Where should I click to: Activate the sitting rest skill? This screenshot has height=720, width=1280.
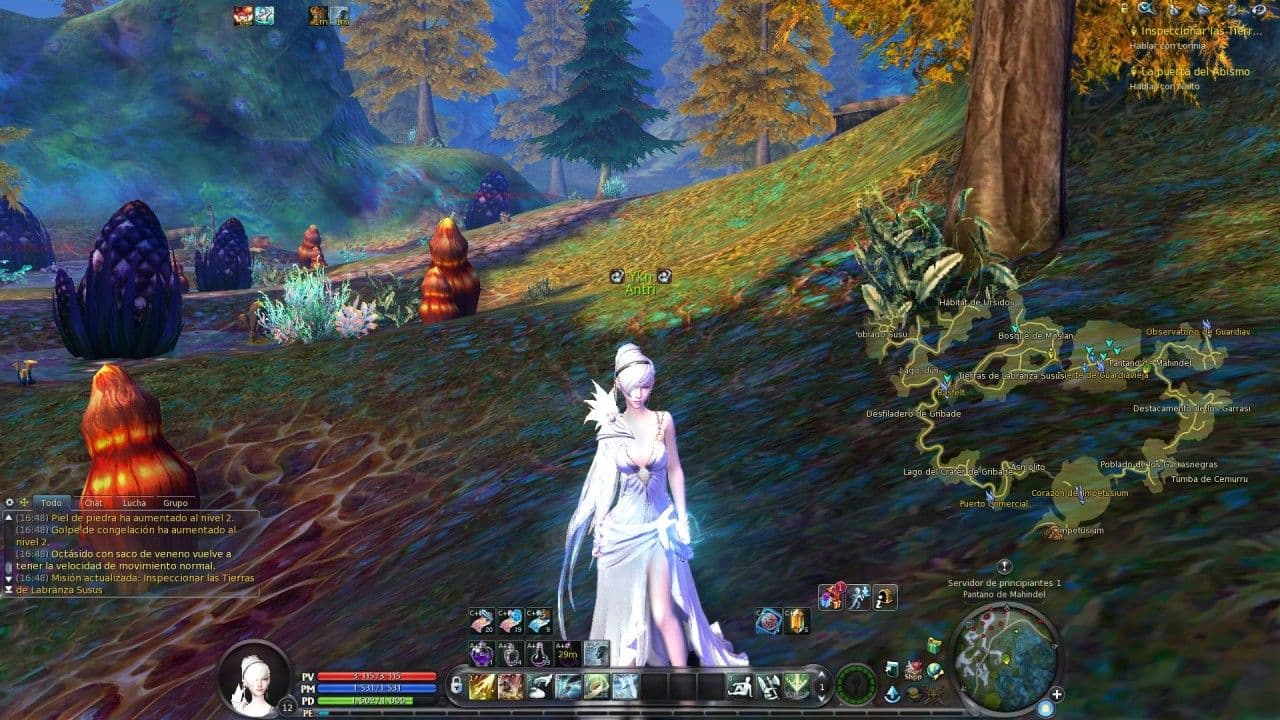pyautogui.click(x=740, y=686)
